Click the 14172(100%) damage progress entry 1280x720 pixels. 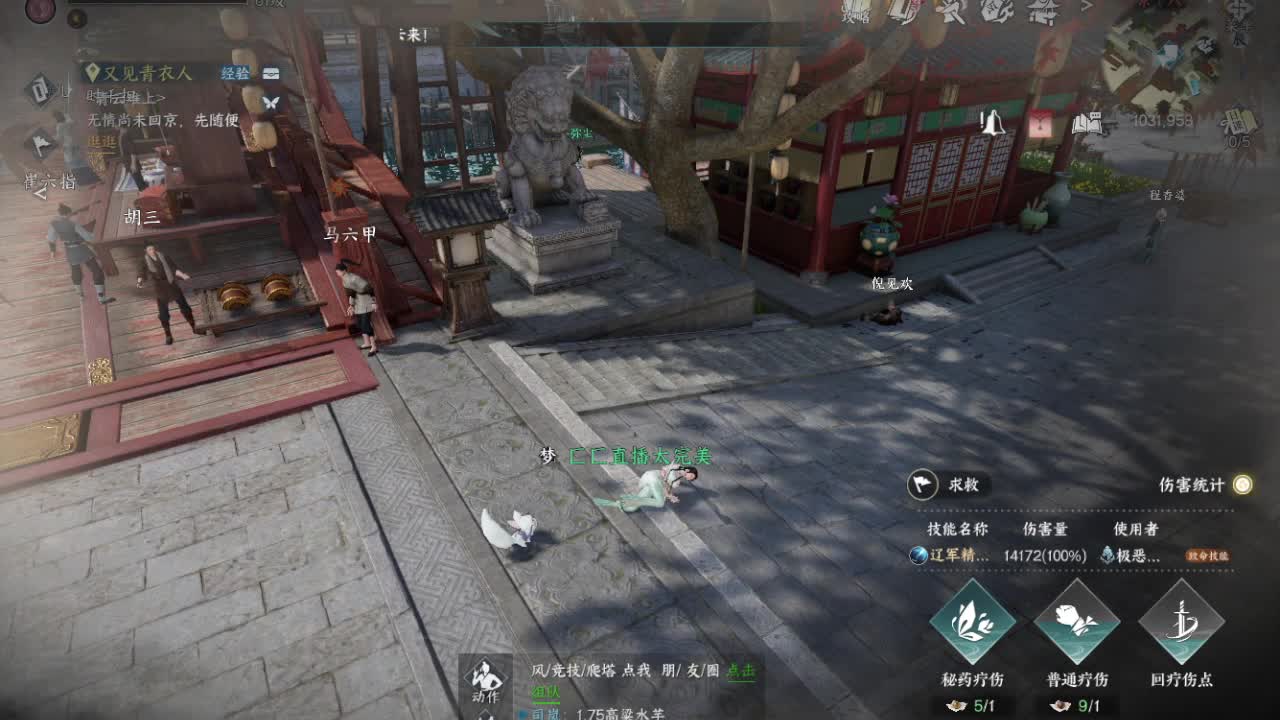[x=1044, y=557]
